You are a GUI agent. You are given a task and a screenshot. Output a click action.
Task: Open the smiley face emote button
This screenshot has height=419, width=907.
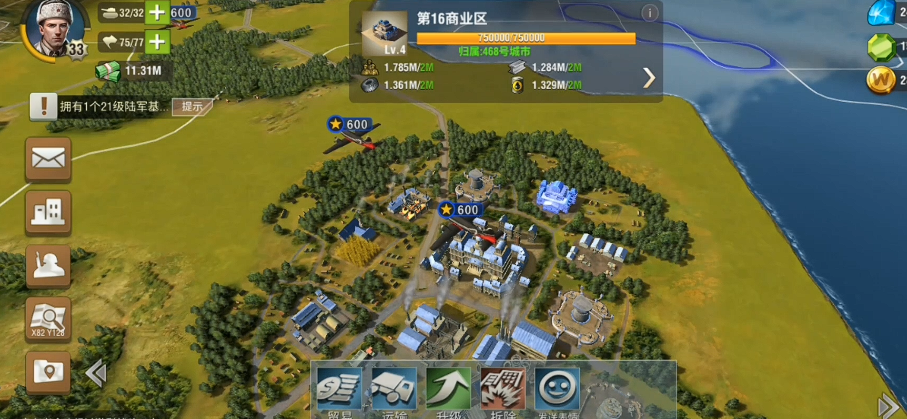(x=557, y=389)
